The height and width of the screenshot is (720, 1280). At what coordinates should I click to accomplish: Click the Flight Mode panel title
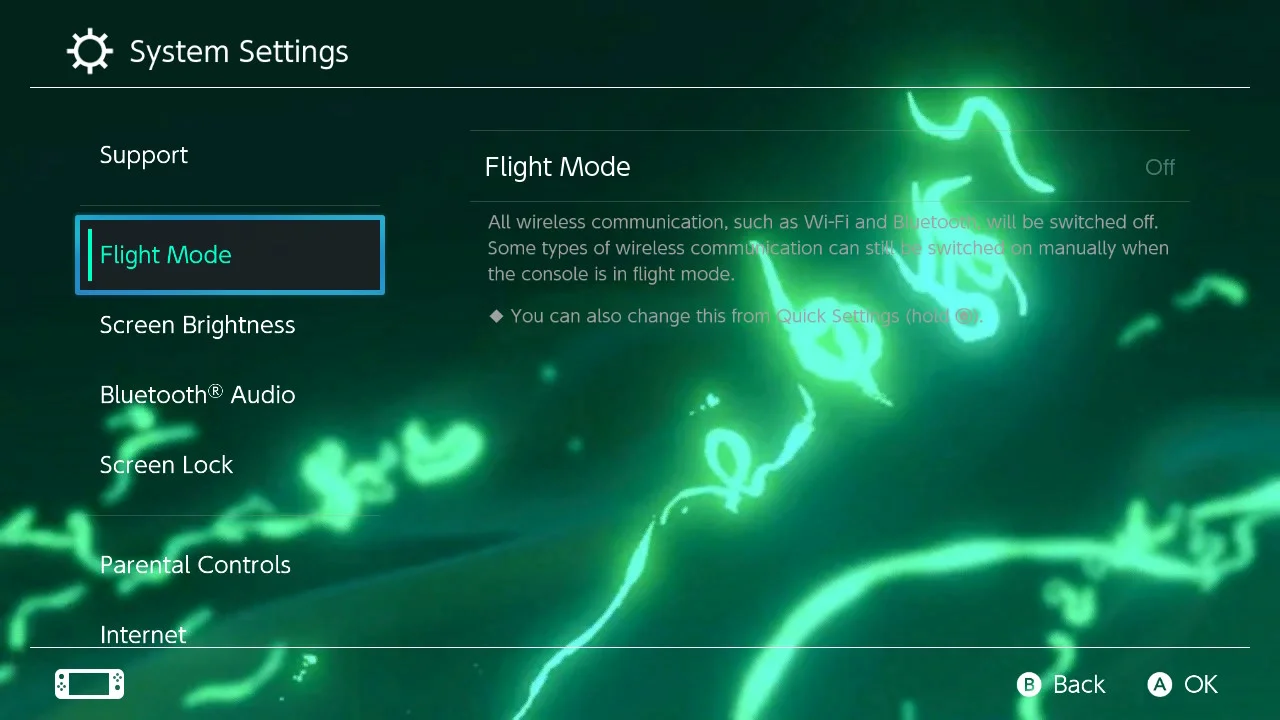click(x=557, y=167)
